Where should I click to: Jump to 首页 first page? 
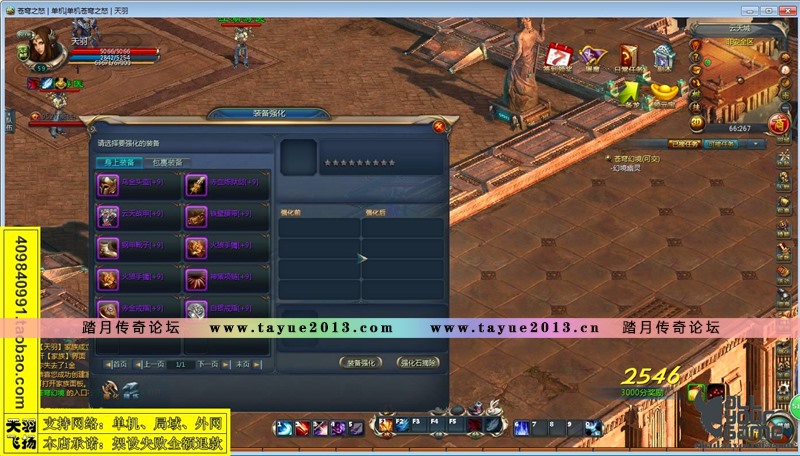click(x=117, y=365)
